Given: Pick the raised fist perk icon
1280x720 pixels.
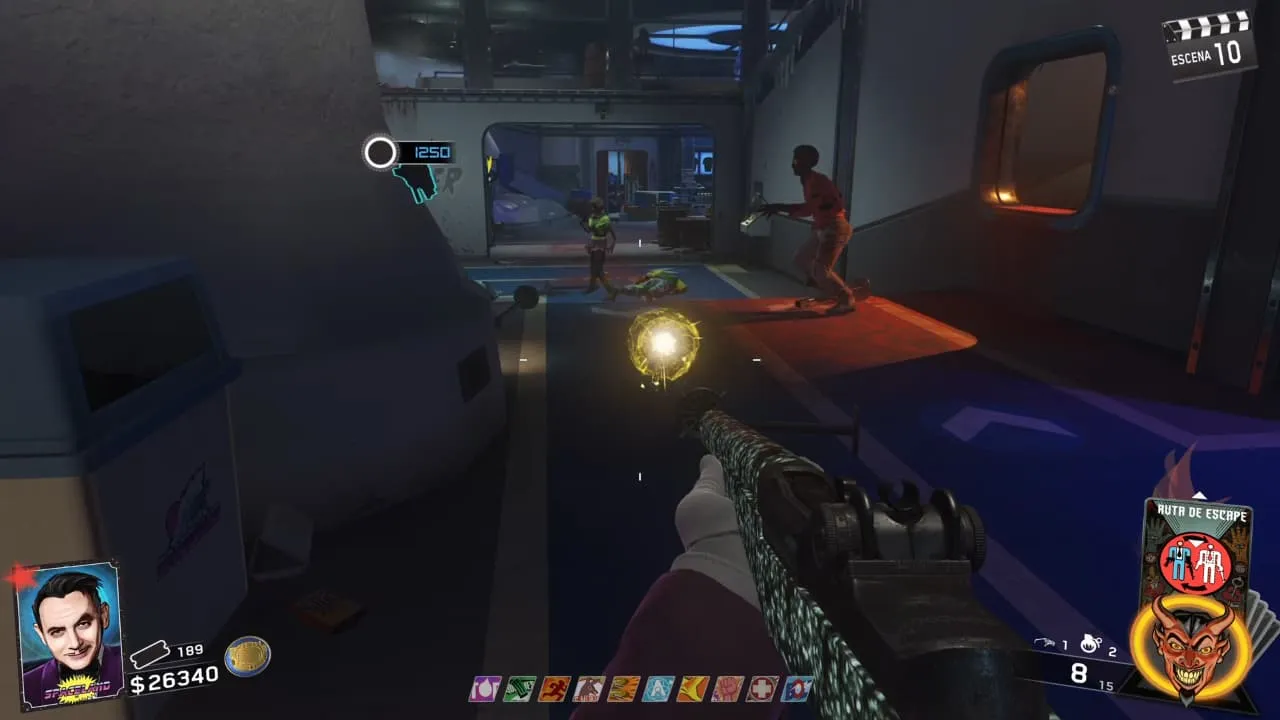Looking at the screenshot, I should point(728,688).
